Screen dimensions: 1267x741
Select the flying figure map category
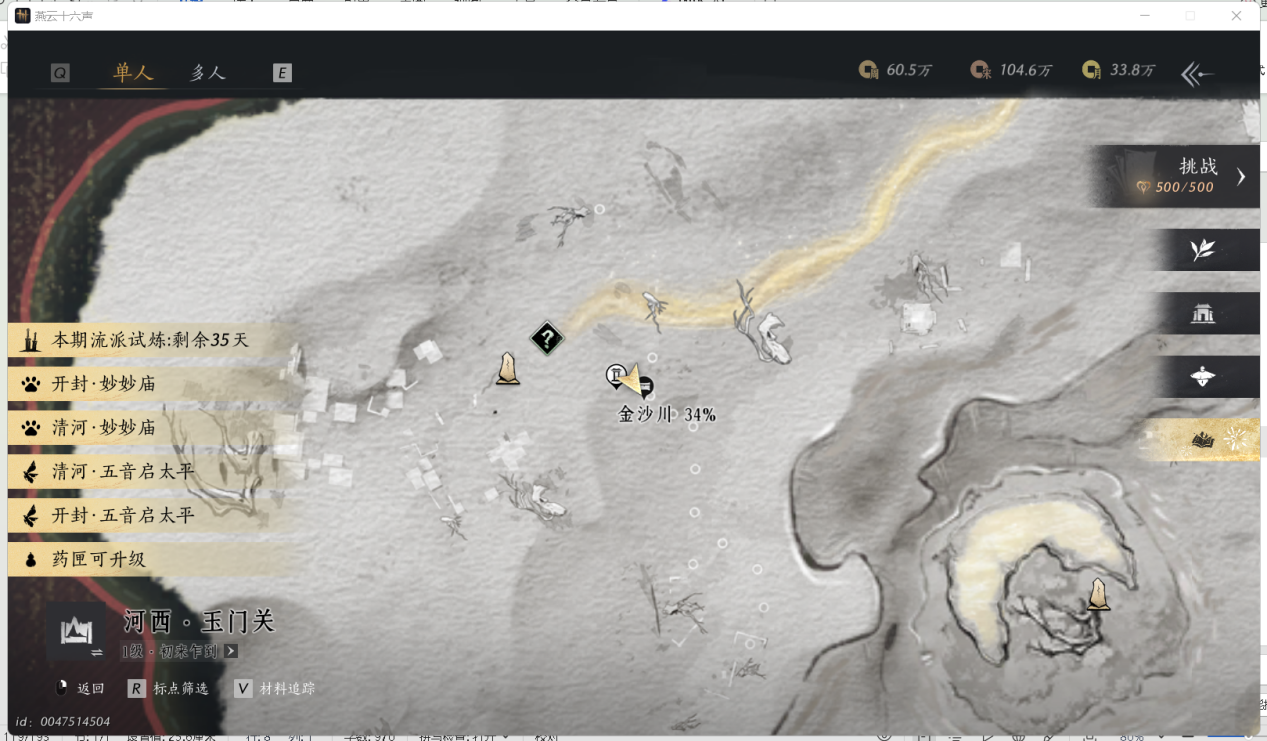pos(1203,377)
